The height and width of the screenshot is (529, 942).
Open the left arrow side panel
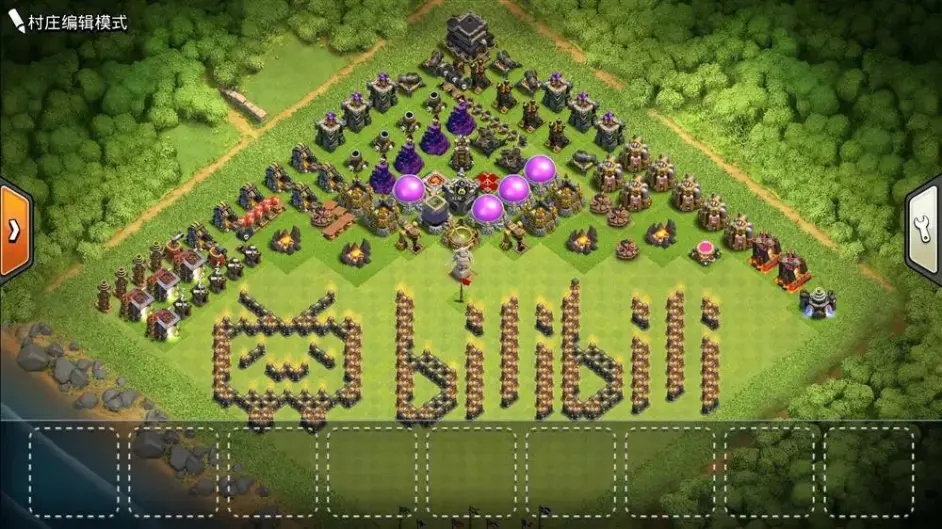point(14,231)
